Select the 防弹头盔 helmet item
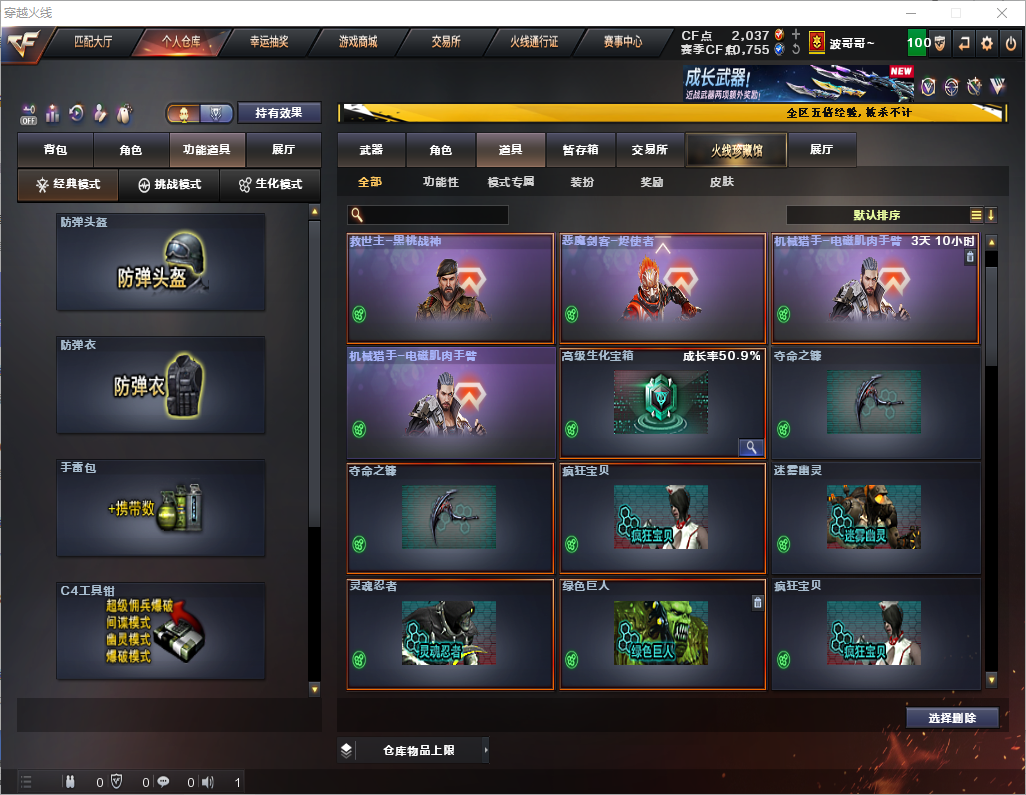This screenshot has width=1026, height=795. pyautogui.click(x=161, y=262)
